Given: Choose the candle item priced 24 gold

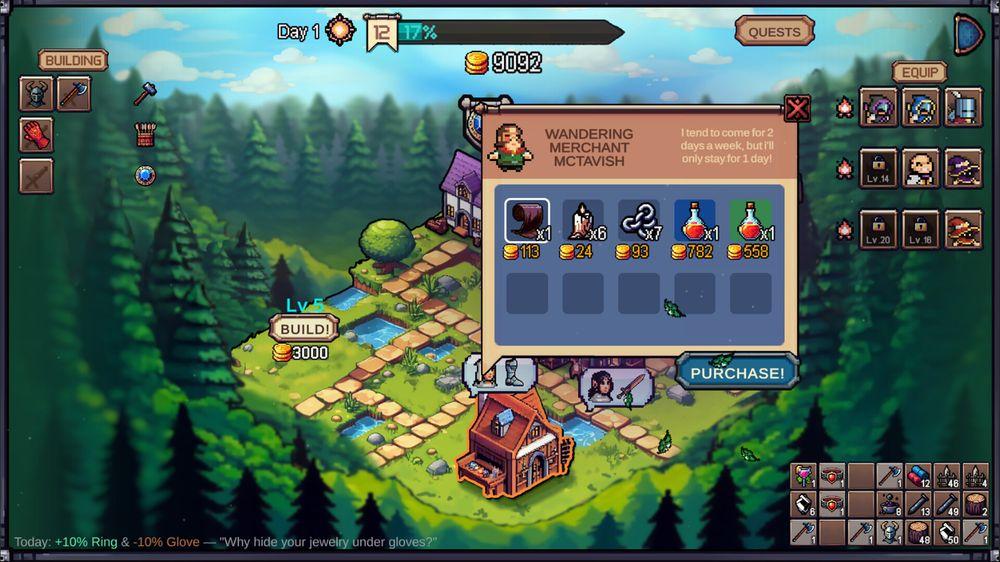Looking at the screenshot, I should 582,221.
